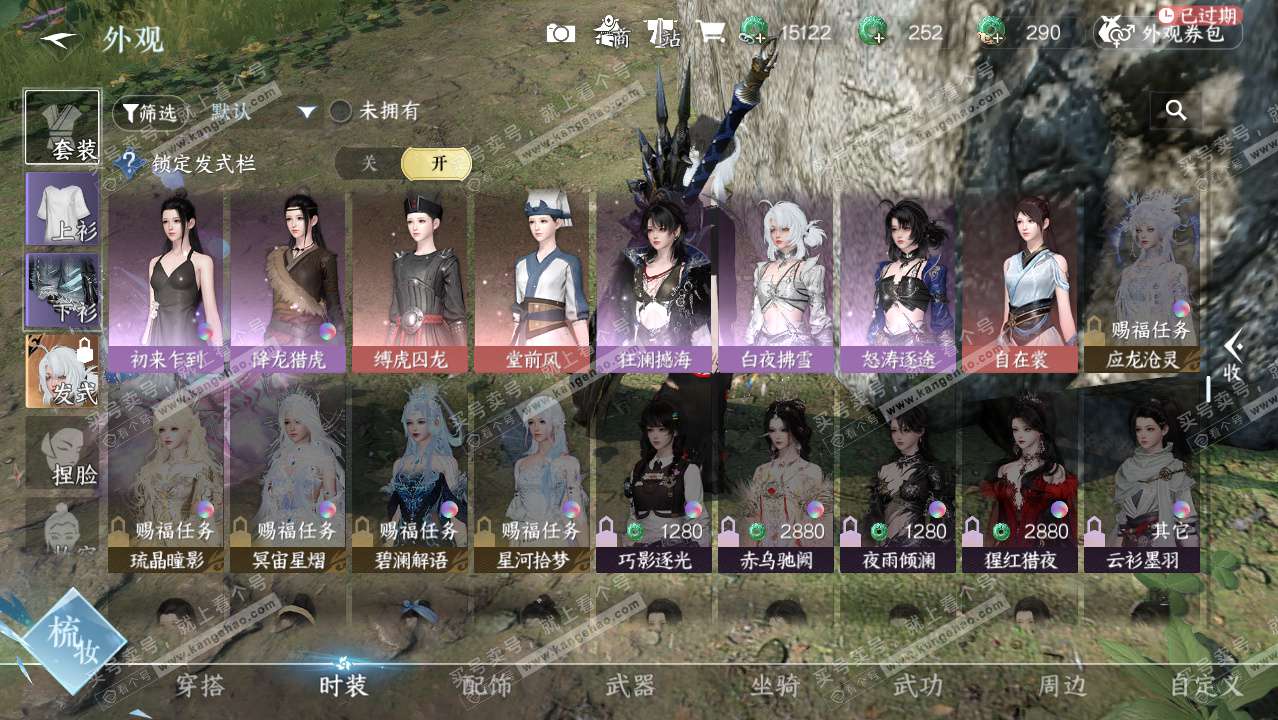This screenshot has width=1278, height=720.
Task: Select the 云衫墨羽 outfit
Action: point(1142,482)
